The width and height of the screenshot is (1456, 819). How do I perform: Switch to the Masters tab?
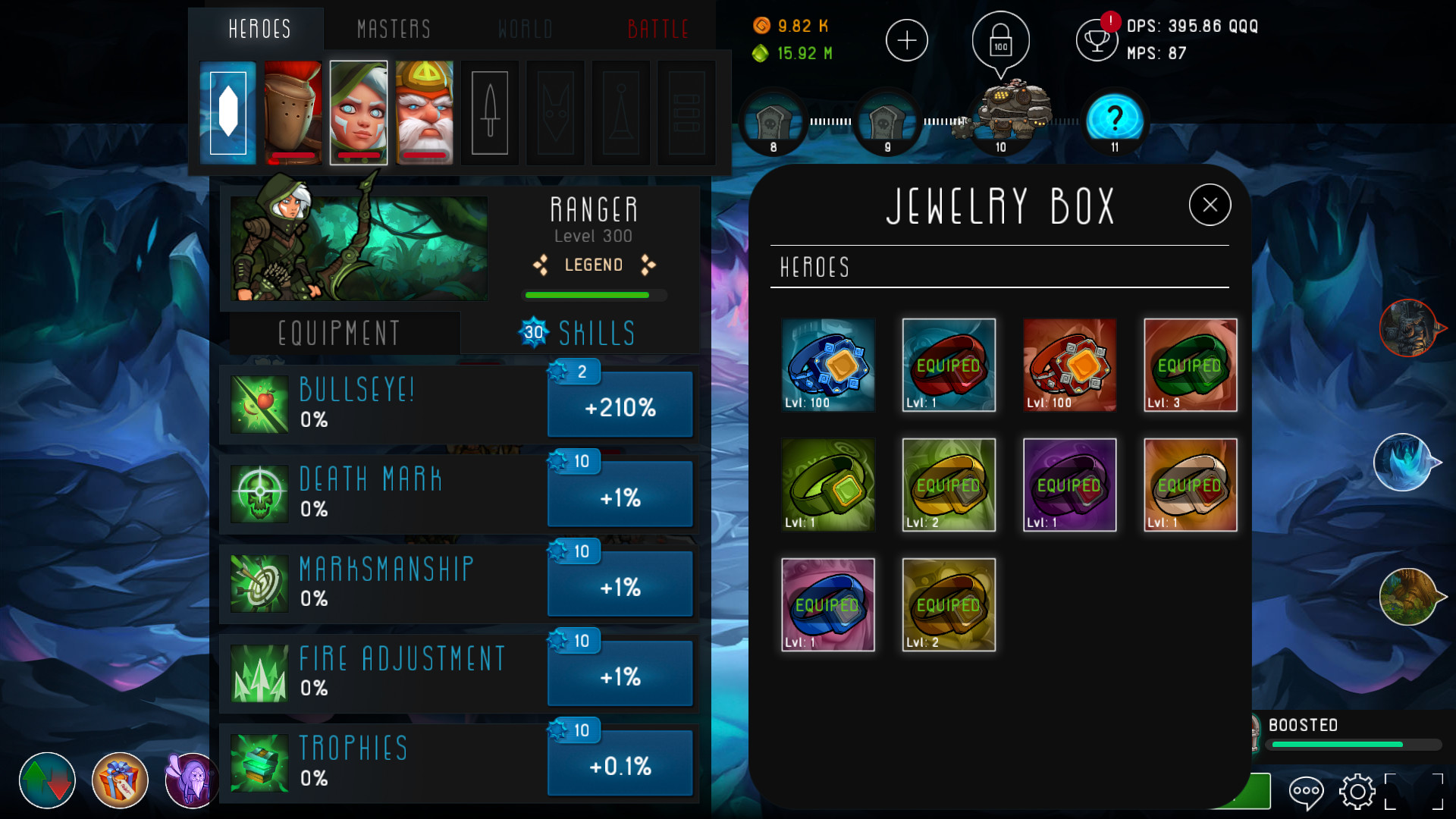394,29
